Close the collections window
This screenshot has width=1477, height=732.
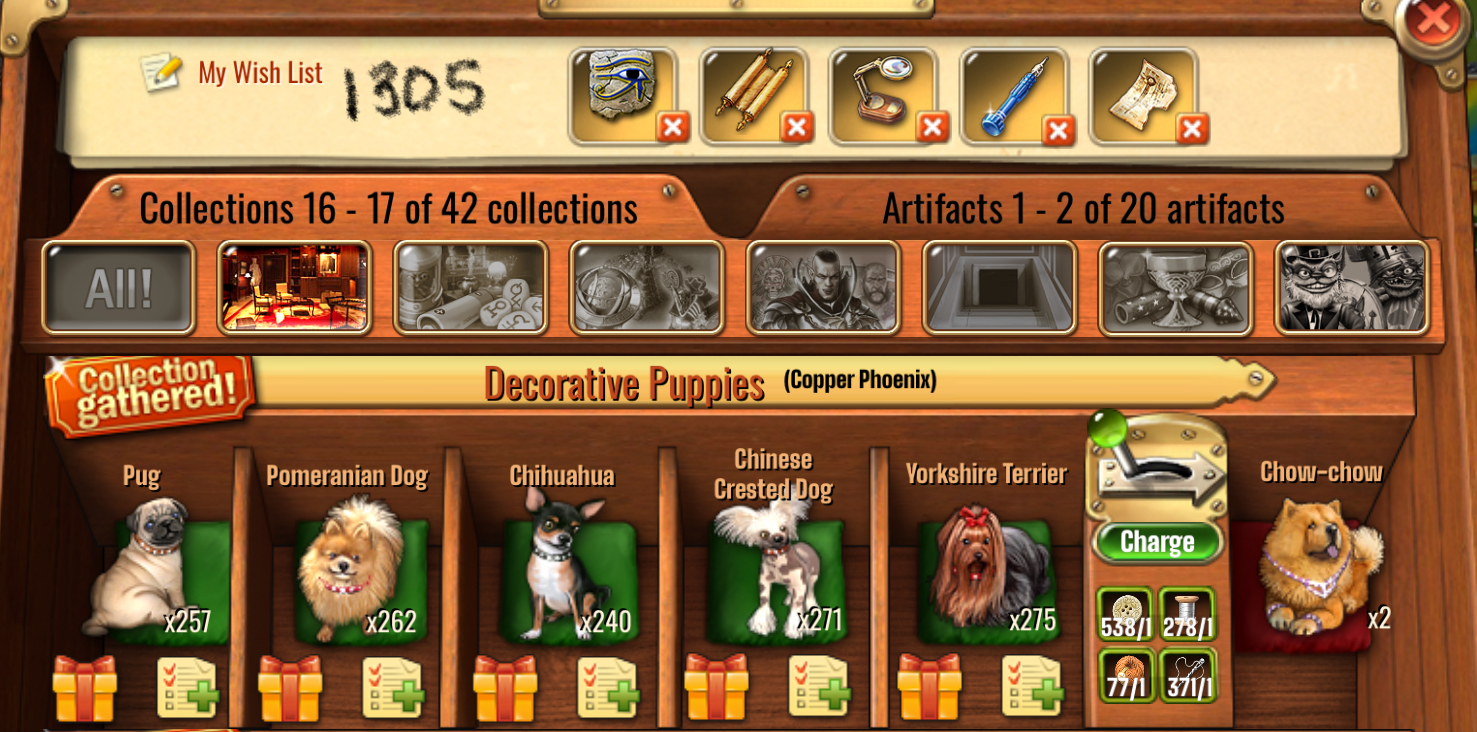click(1433, 21)
